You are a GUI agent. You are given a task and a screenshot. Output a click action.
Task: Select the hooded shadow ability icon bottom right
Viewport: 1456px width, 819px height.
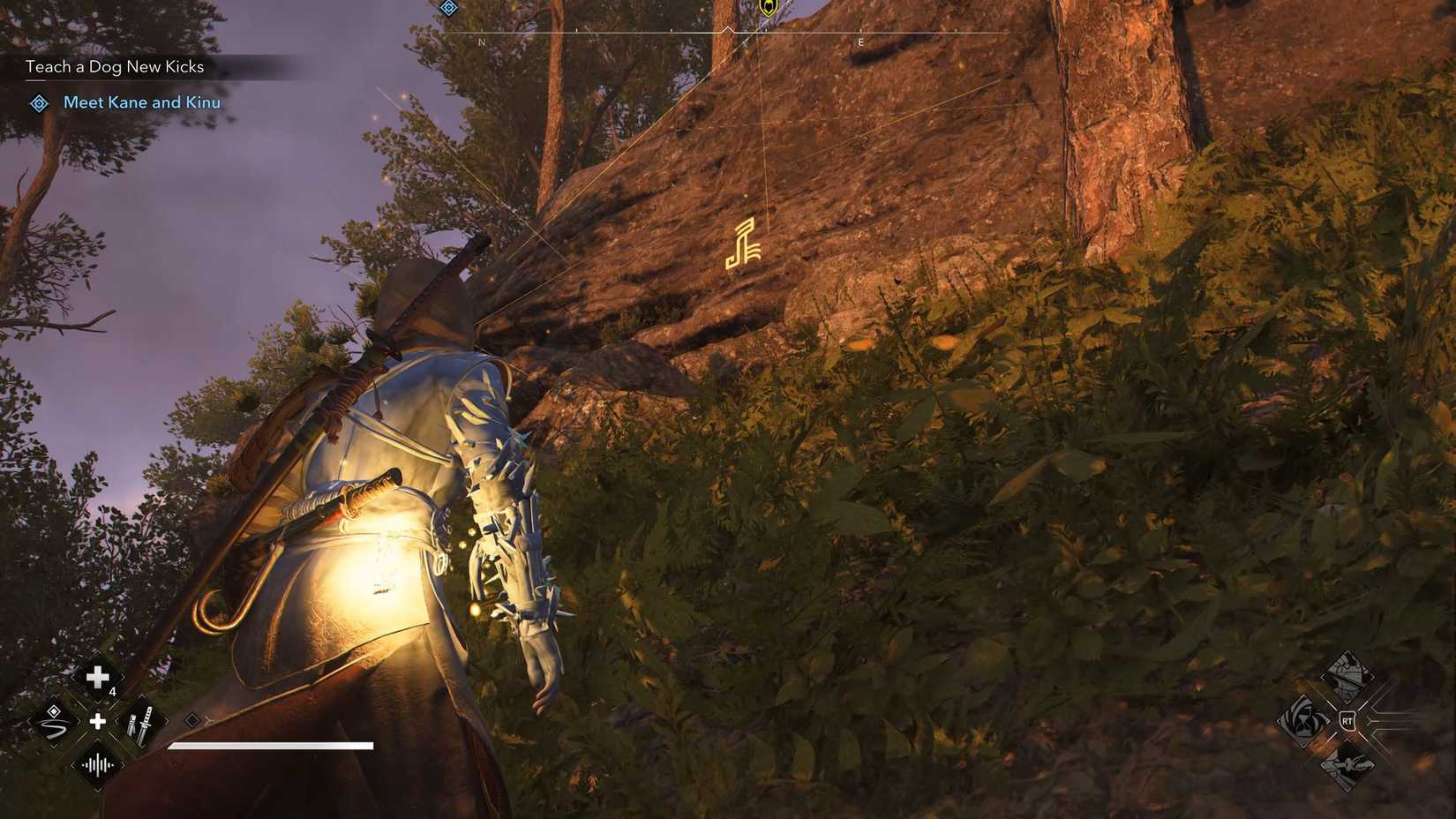point(1303,721)
